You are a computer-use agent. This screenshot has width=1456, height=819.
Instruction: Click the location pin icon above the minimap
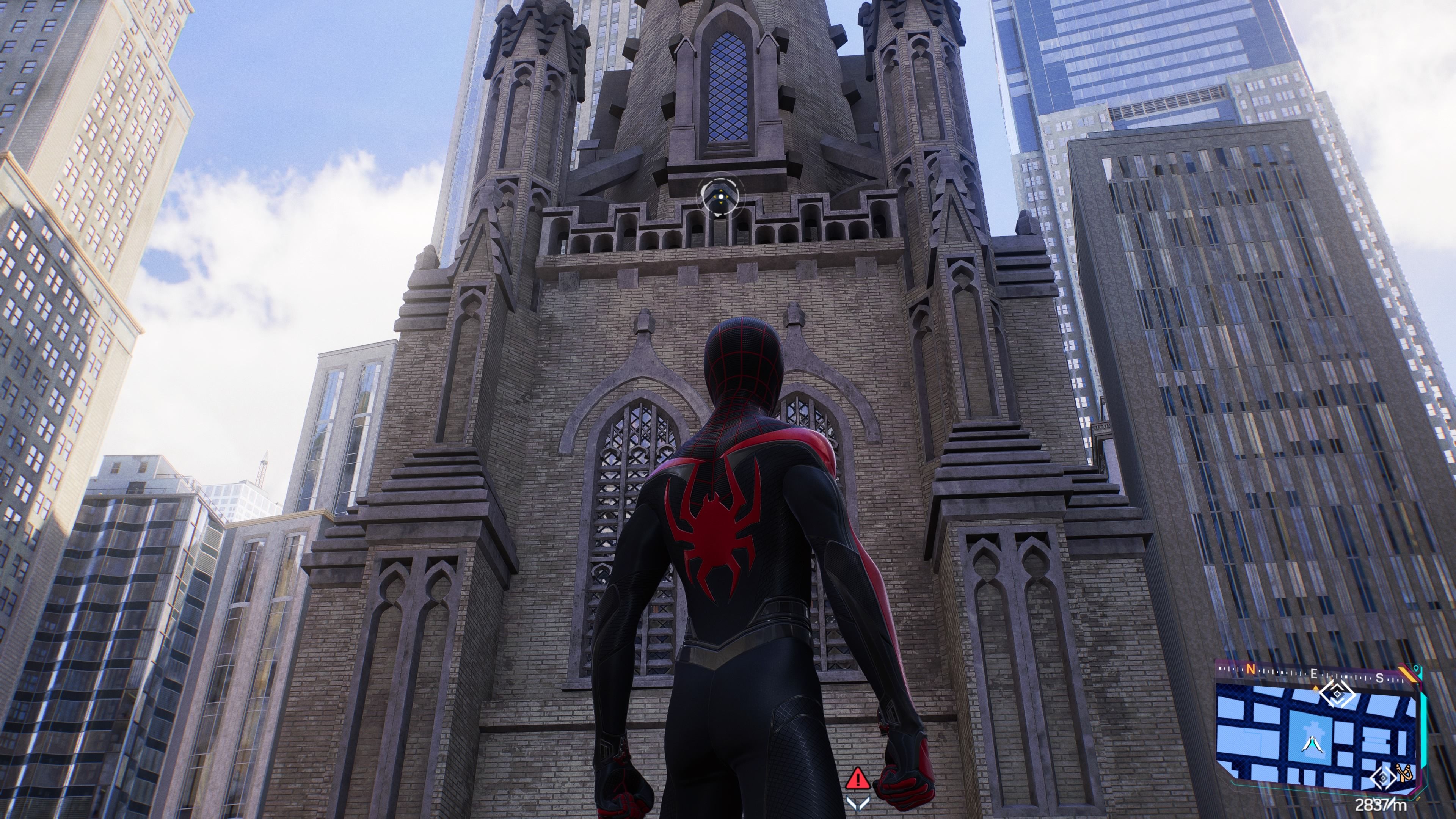pos(1416,668)
